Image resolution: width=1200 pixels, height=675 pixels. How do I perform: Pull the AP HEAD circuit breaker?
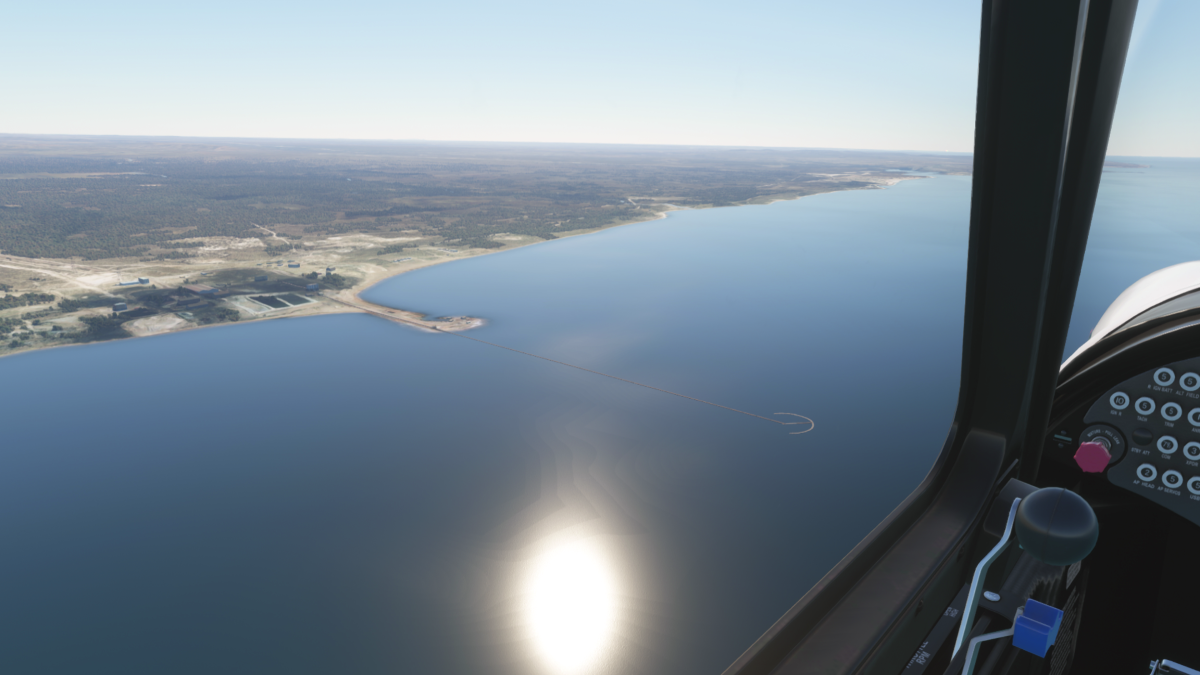pos(1147,472)
